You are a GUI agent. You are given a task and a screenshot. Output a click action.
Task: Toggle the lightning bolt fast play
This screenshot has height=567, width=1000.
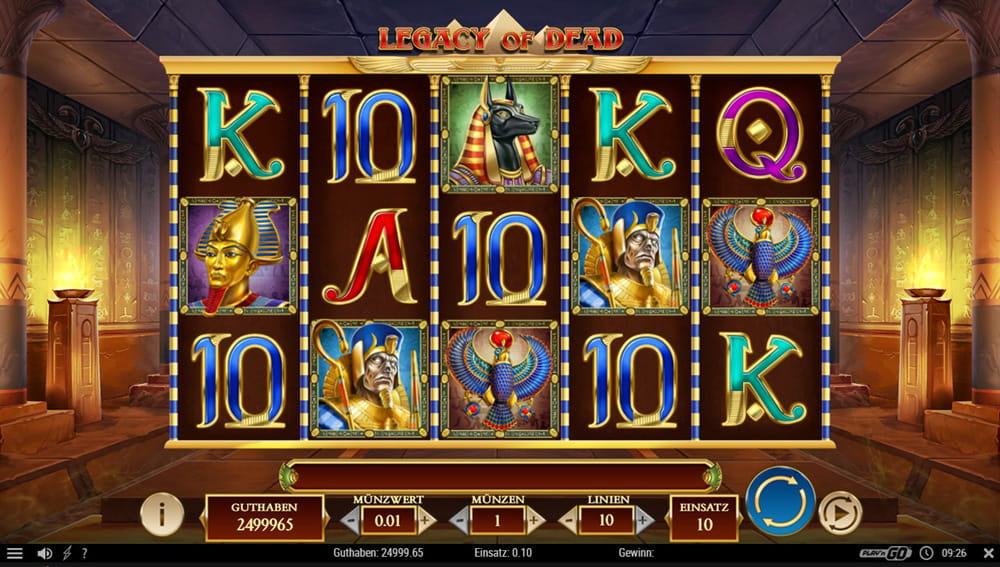pos(67,553)
